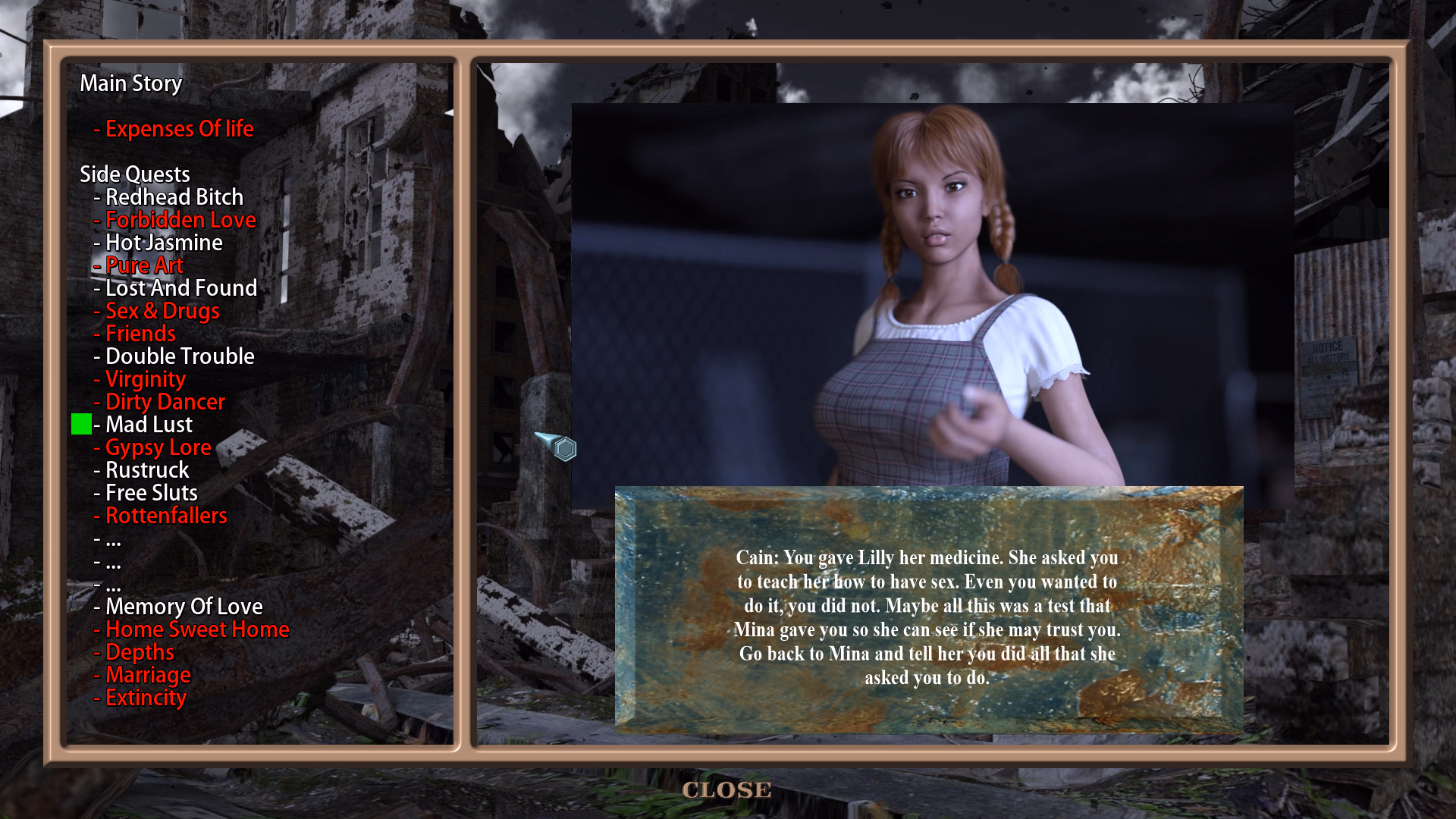View the Rustruck quest details
The image size is (1456, 819).
146,470
